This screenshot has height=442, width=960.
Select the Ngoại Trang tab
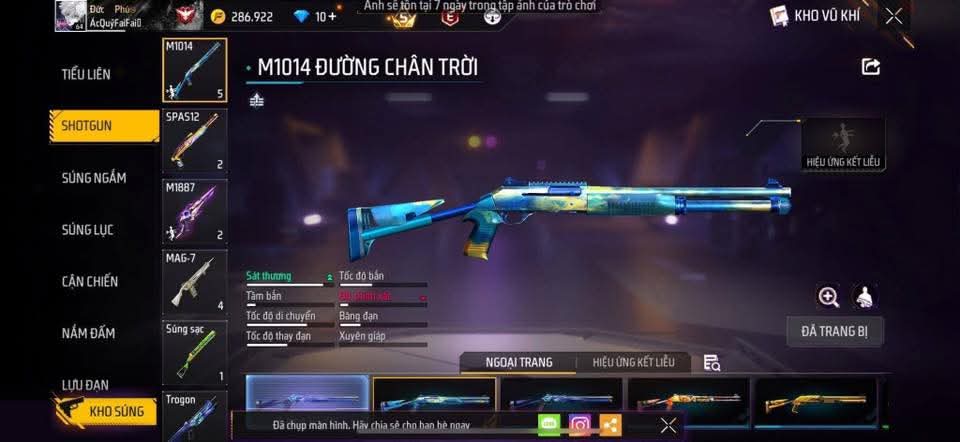519,362
